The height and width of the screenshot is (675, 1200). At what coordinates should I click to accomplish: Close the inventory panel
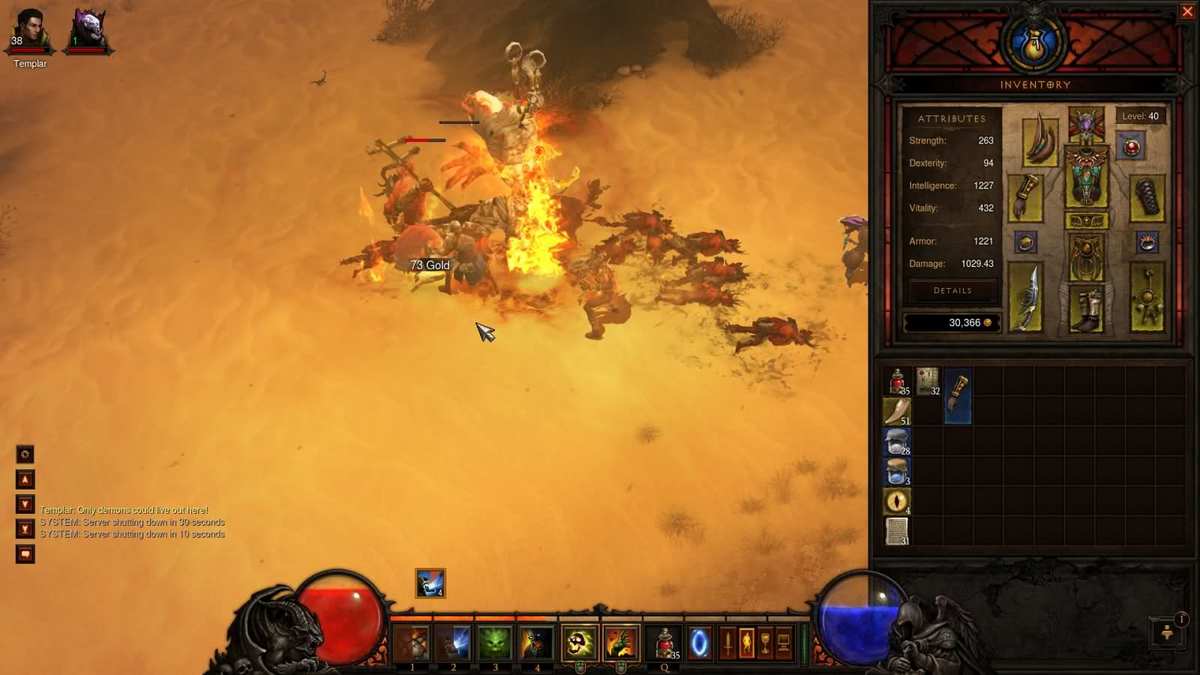pyautogui.click(x=1187, y=12)
